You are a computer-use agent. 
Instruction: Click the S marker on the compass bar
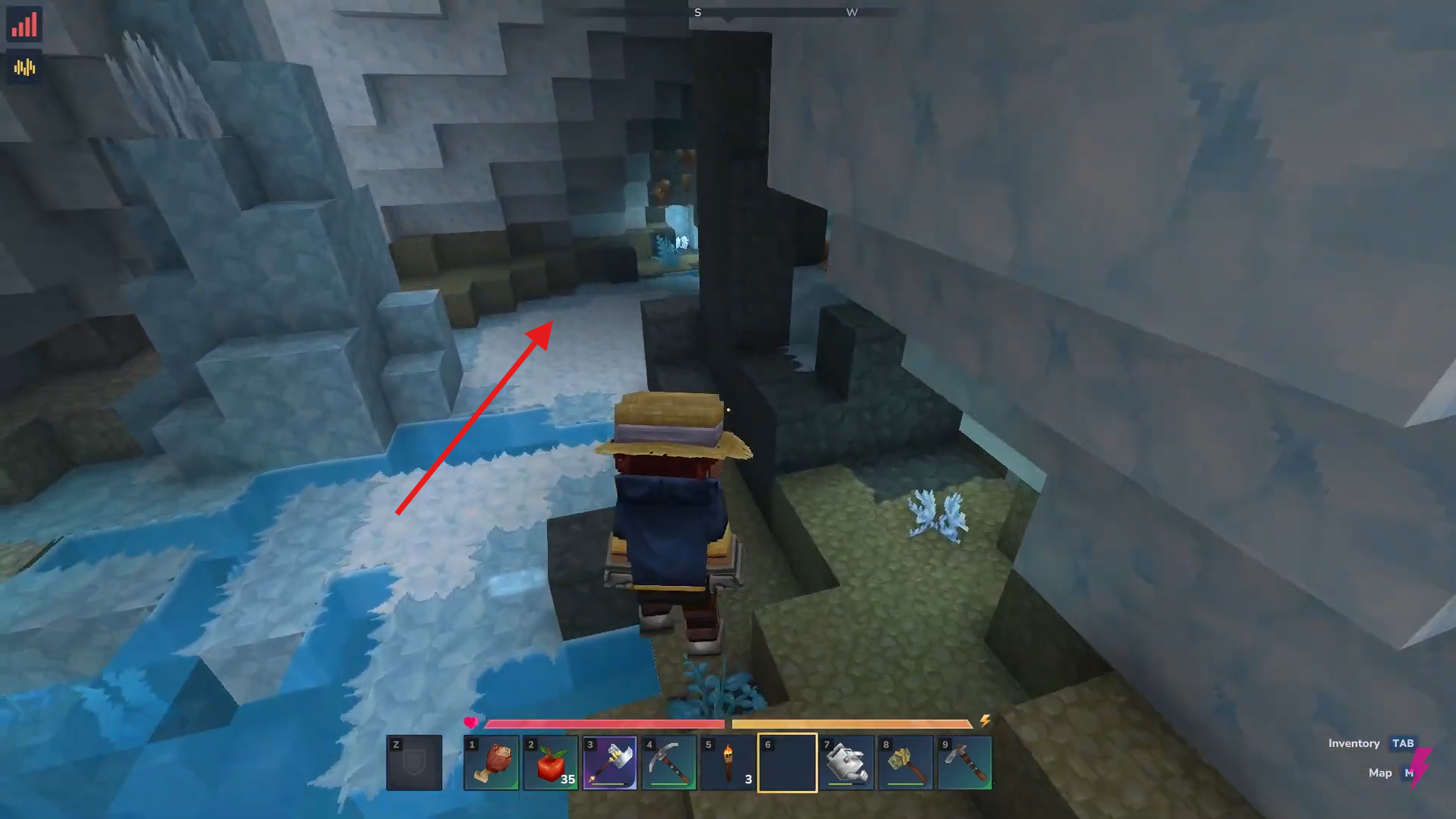pyautogui.click(x=697, y=12)
